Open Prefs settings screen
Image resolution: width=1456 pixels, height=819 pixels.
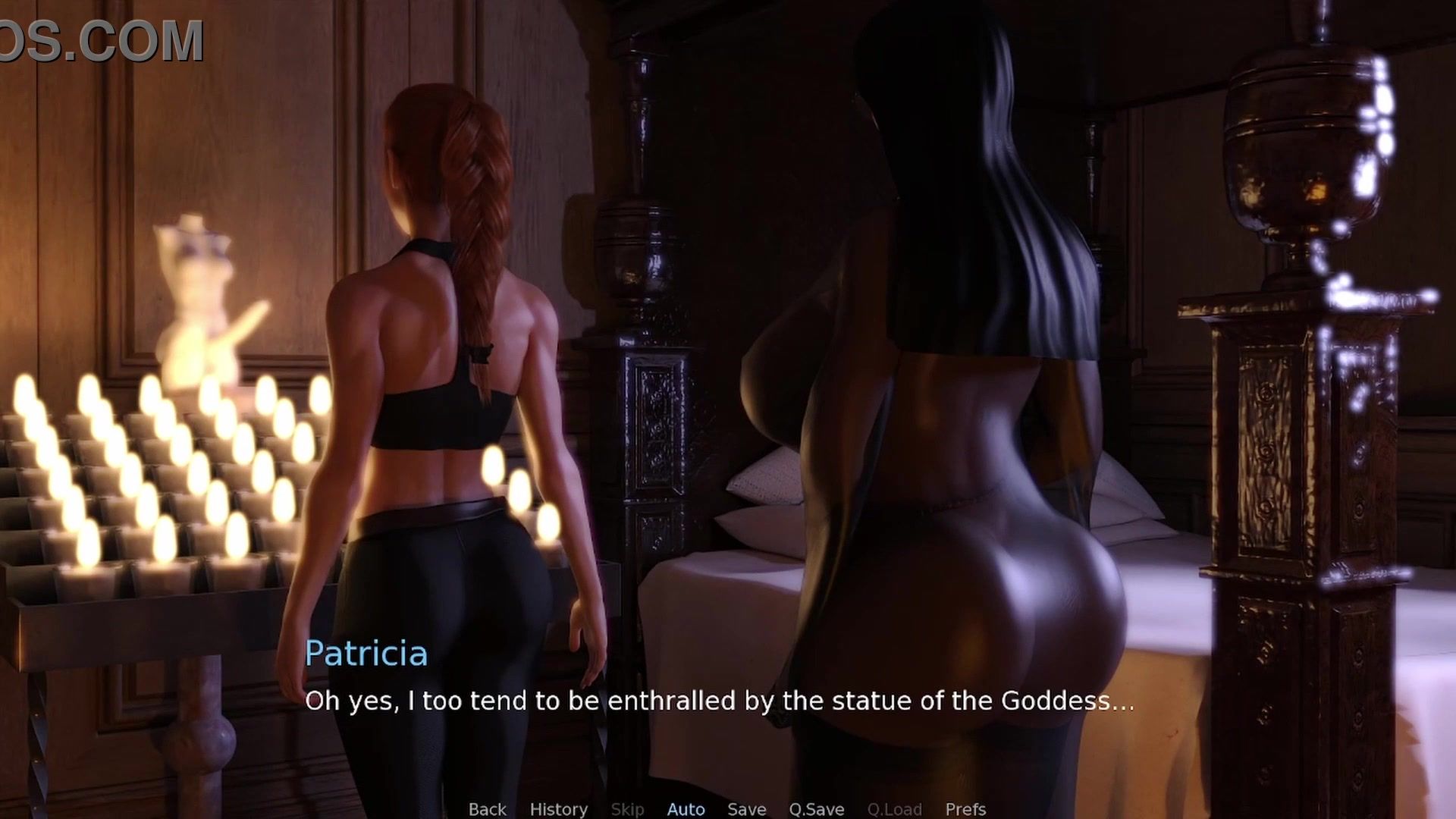click(965, 809)
